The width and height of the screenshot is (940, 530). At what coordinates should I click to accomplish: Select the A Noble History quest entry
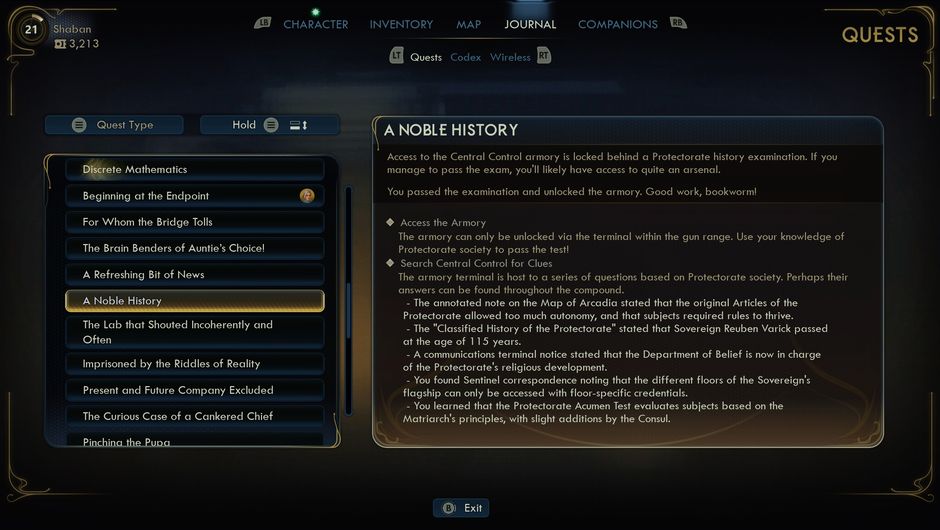pos(195,301)
